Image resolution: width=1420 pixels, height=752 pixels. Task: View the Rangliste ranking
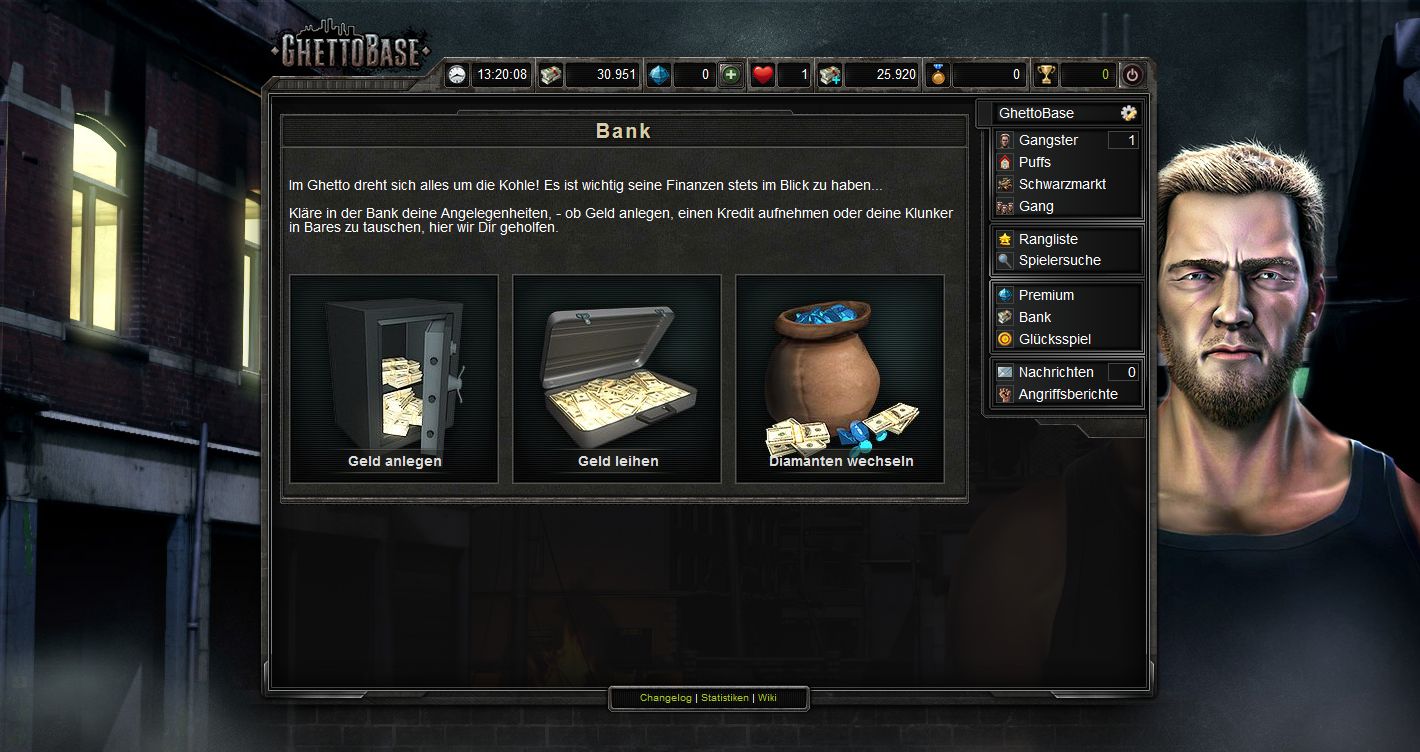[1048, 239]
